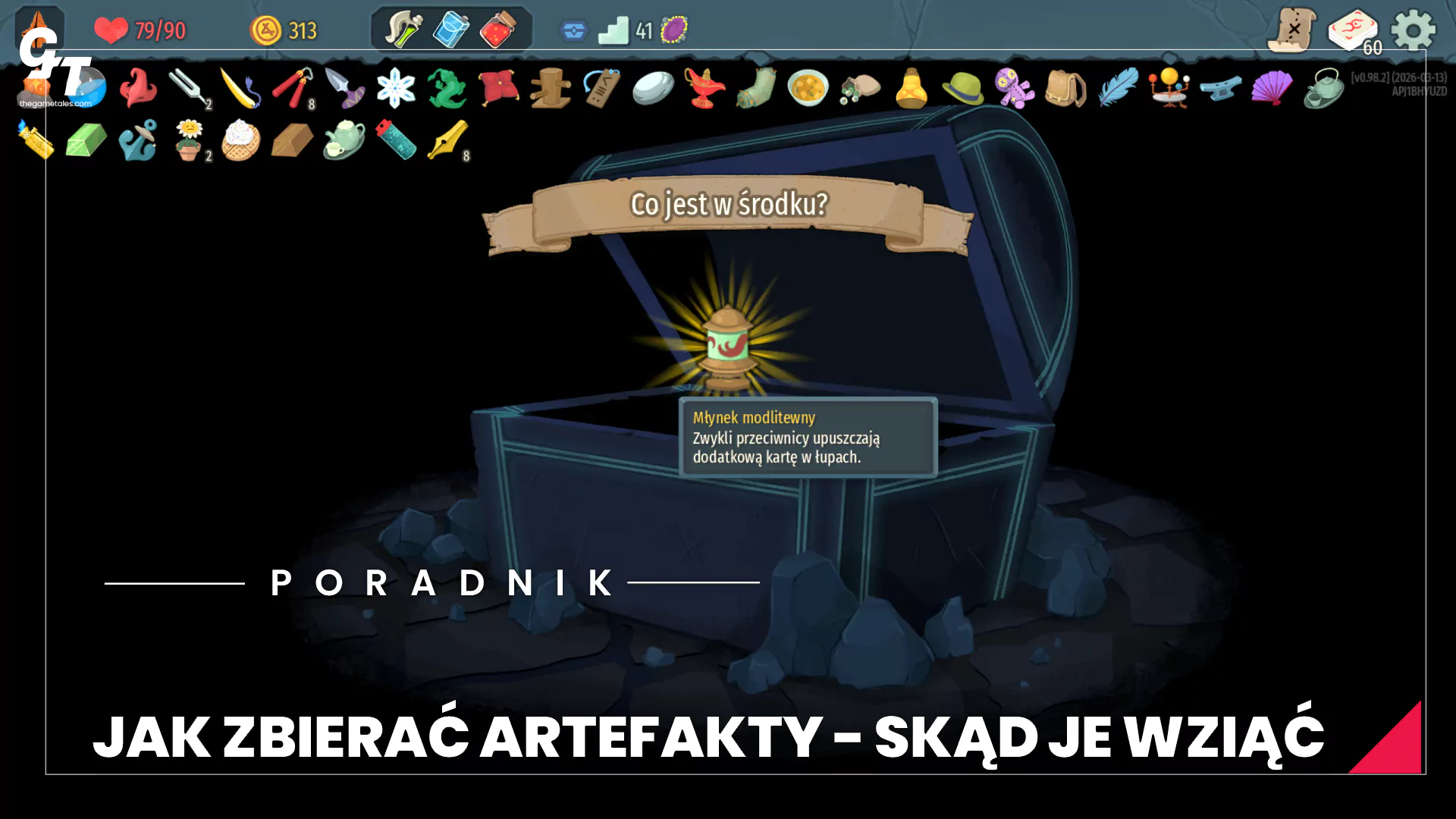Click the golden pen nib relic with counter 8

(x=447, y=143)
